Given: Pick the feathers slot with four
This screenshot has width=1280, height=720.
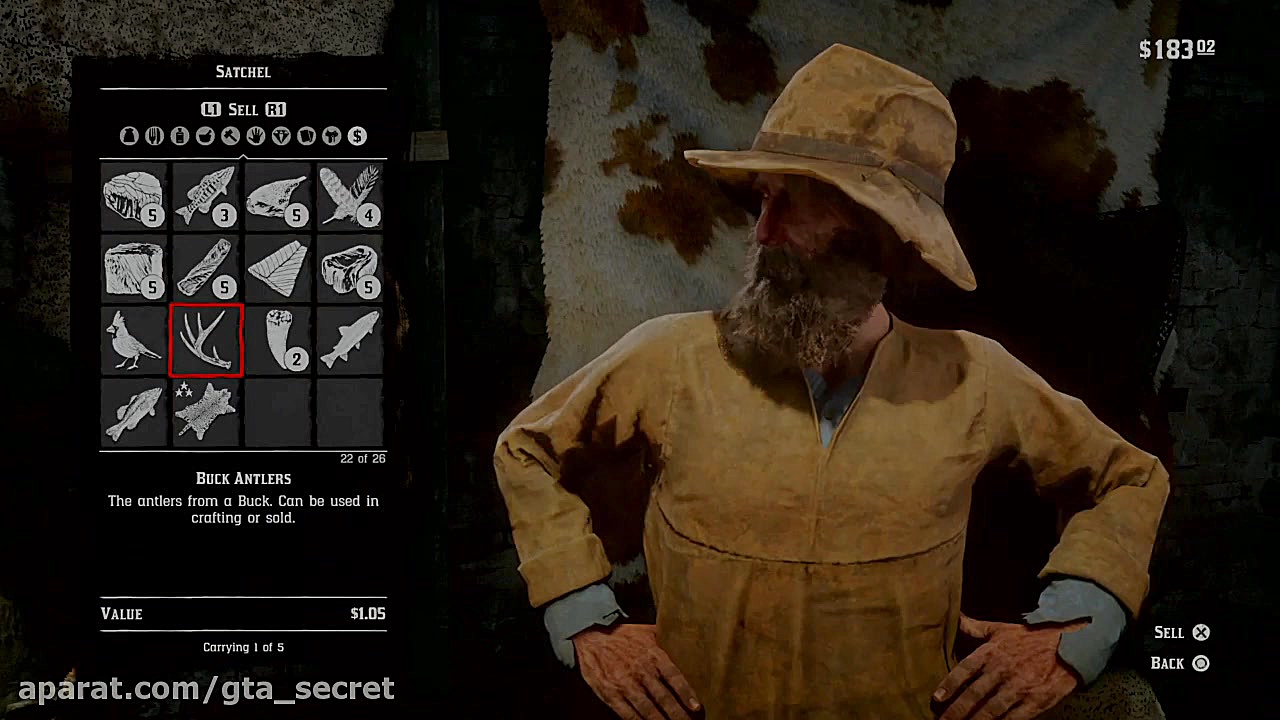Looking at the screenshot, I should coord(350,196).
